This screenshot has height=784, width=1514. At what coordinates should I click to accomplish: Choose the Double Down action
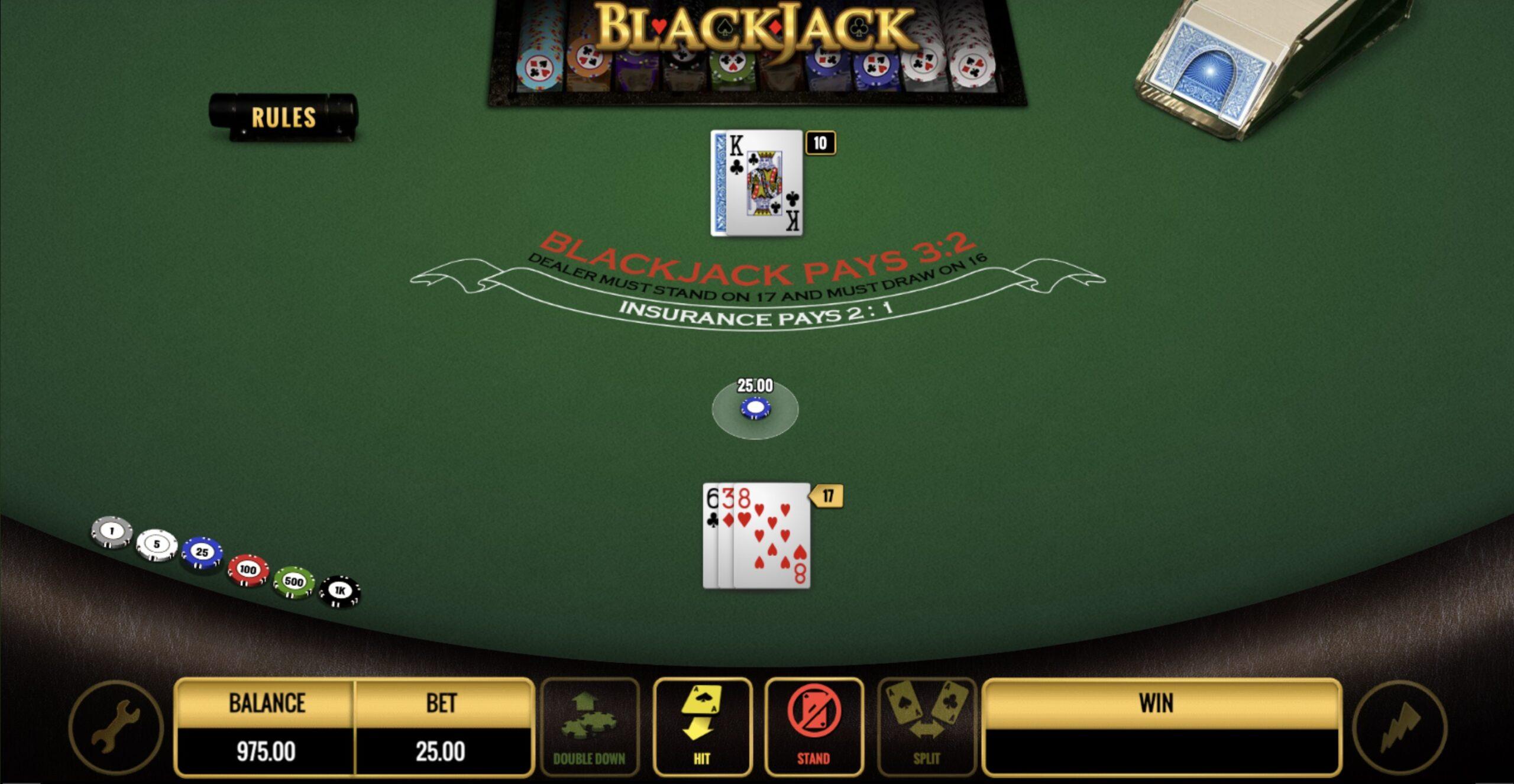tap(589, 726)
